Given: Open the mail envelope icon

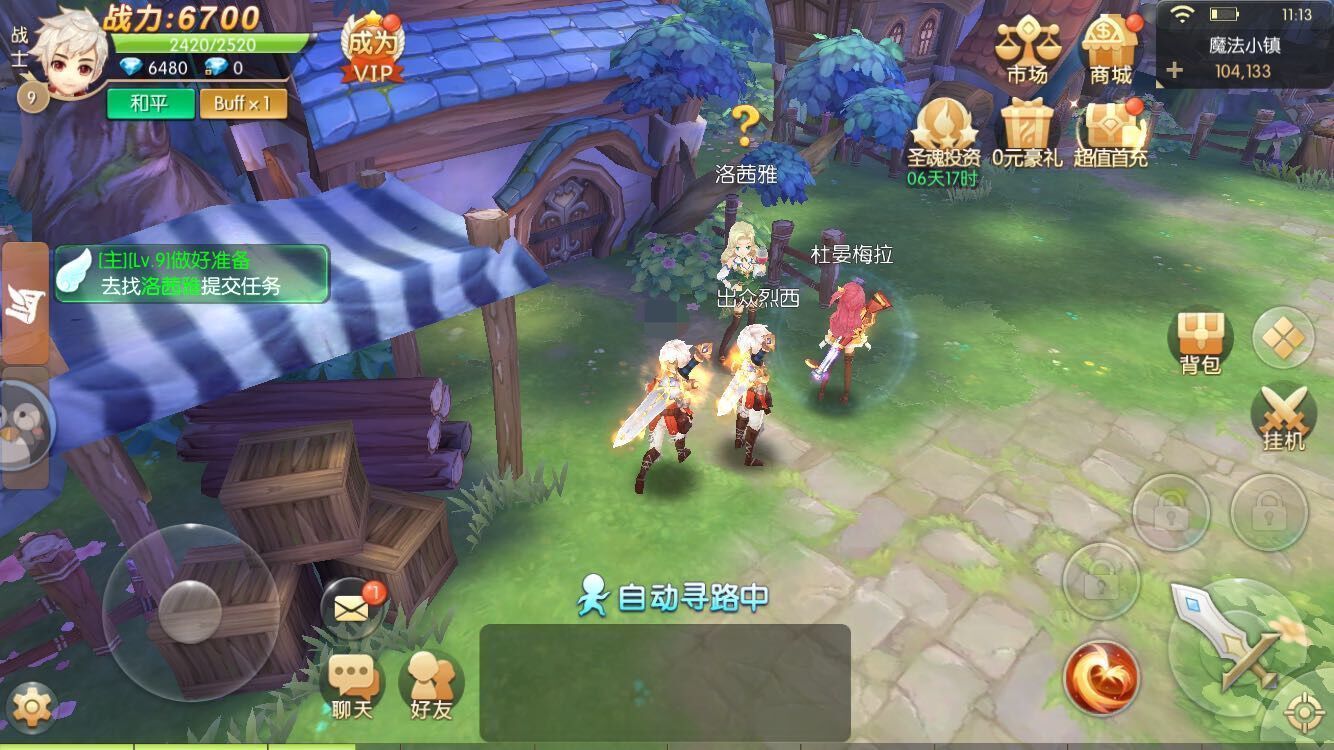Looking at the screenshot, I should tap(352, 608).
